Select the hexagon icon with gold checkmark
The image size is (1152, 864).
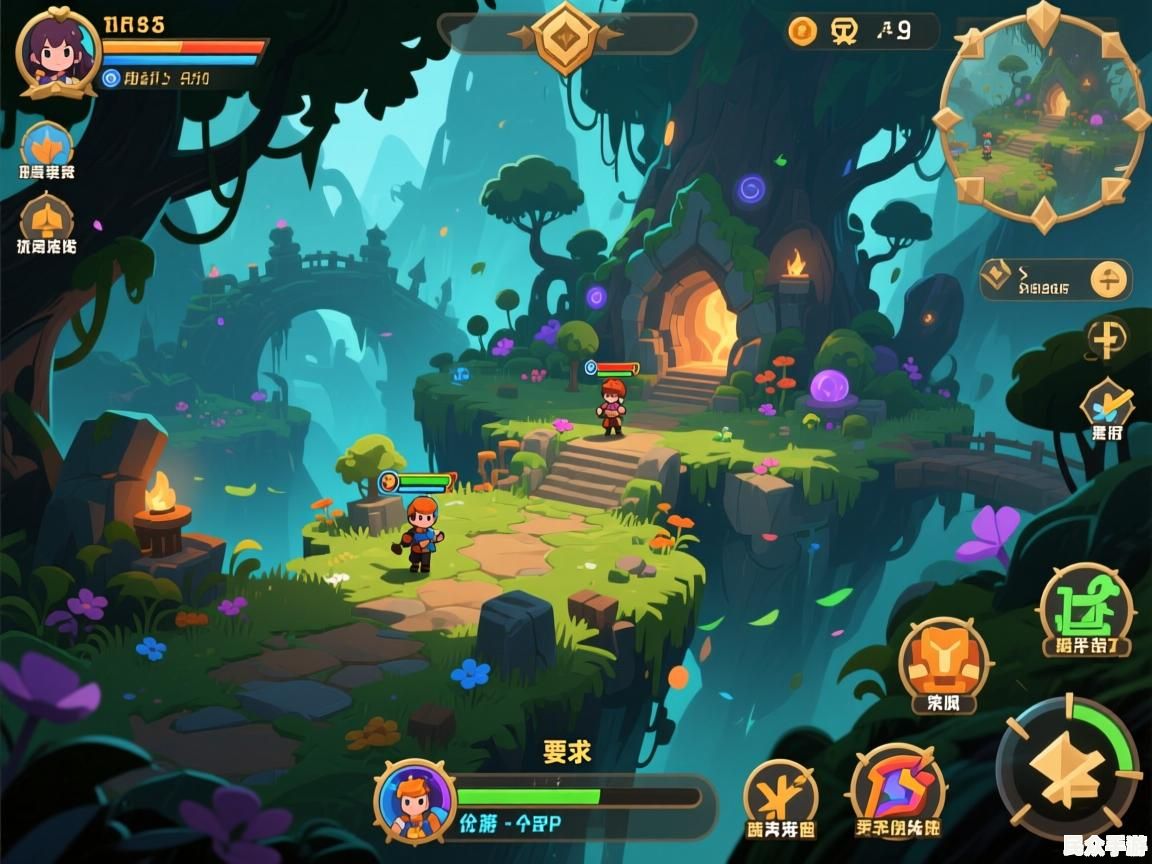pyautogui.click(x=1107, y=405)
